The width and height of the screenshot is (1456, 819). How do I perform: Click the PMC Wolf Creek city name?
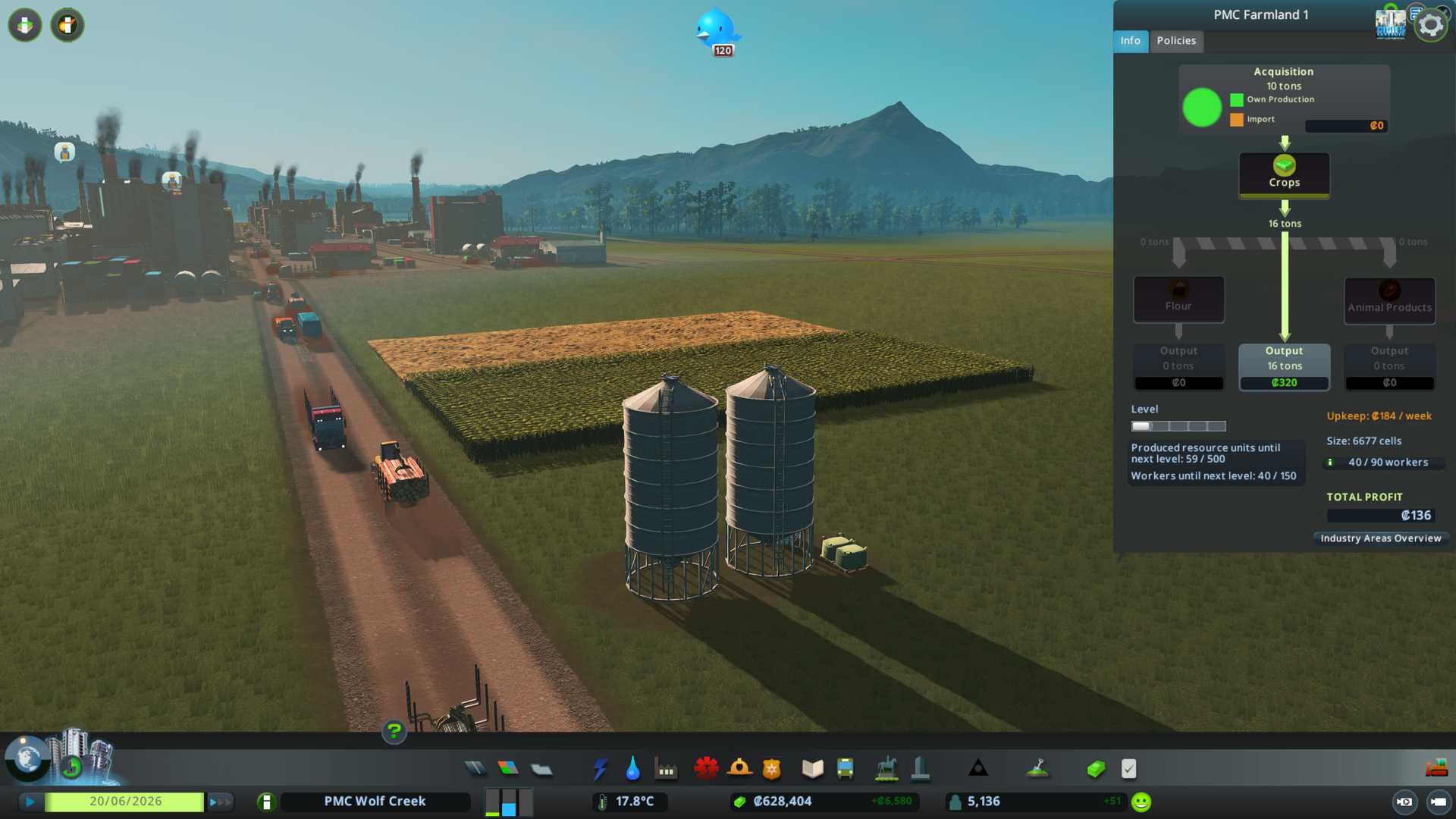pos(375,802)
